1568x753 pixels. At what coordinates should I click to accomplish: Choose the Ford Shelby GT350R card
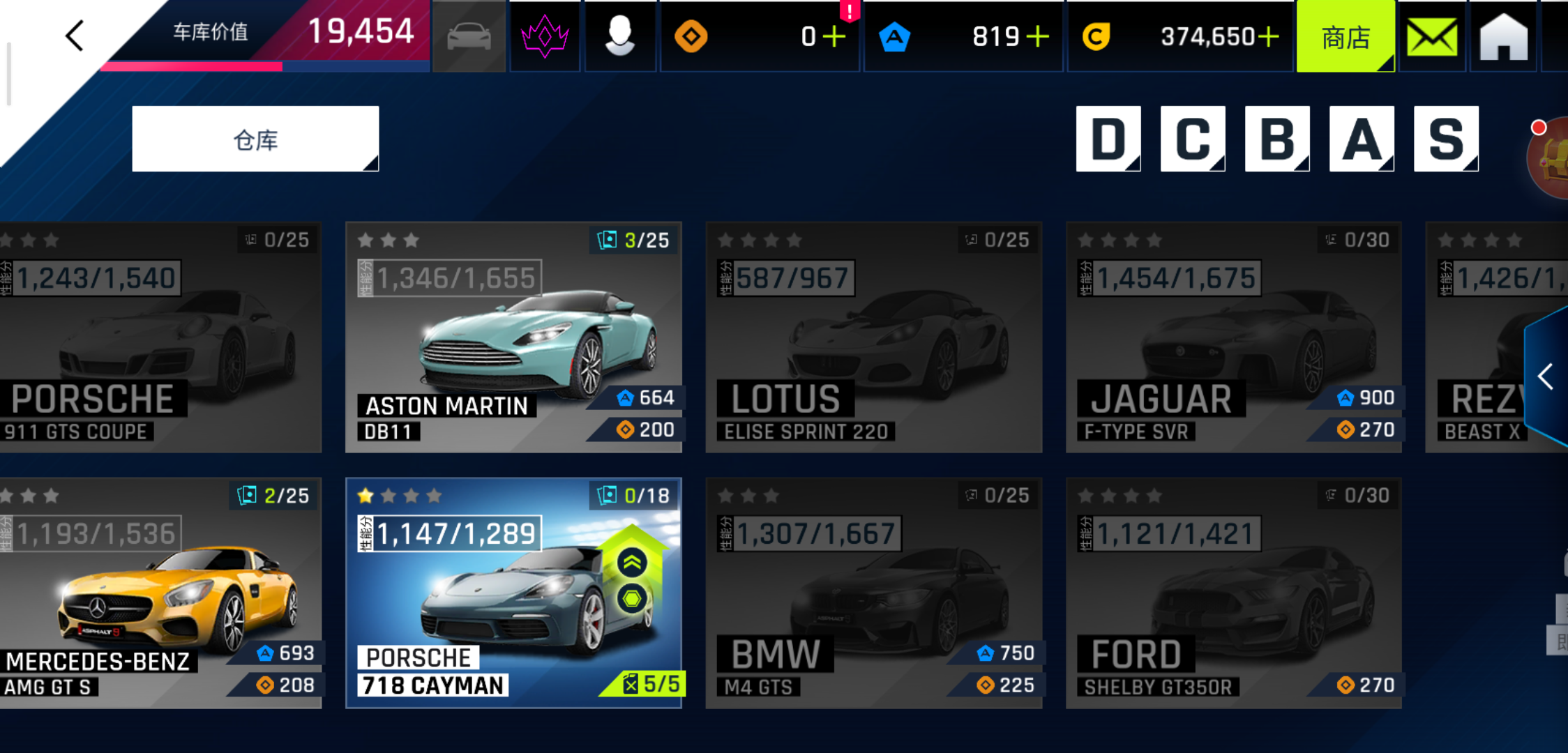click(x=1233, y=593)
